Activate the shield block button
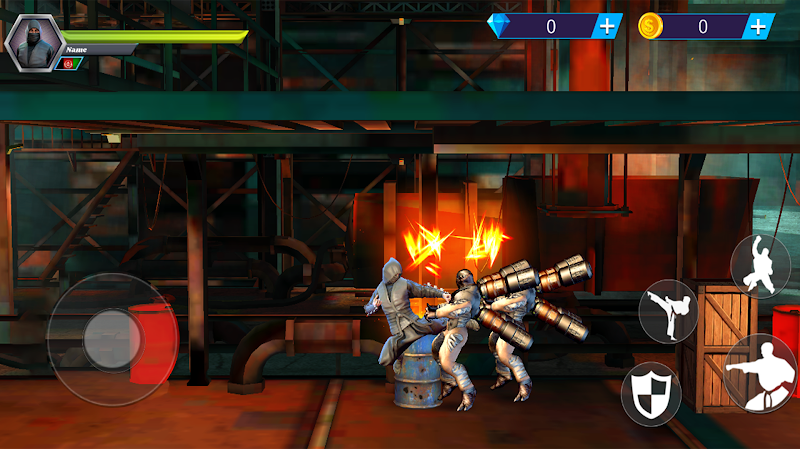The image size is (800, 449). pyautogui.click(x=650, y=394)
